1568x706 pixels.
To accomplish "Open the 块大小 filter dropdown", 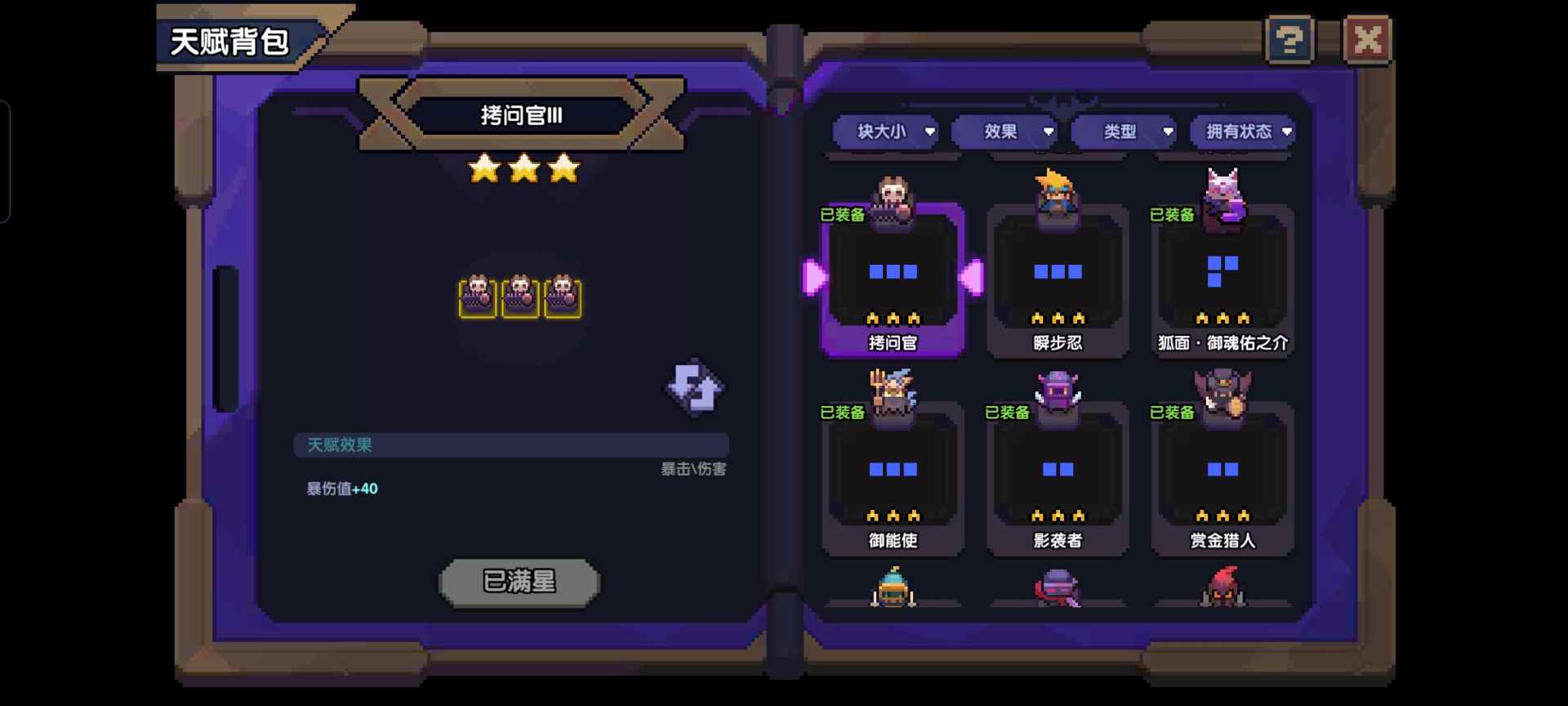I will tap(886, 132).
